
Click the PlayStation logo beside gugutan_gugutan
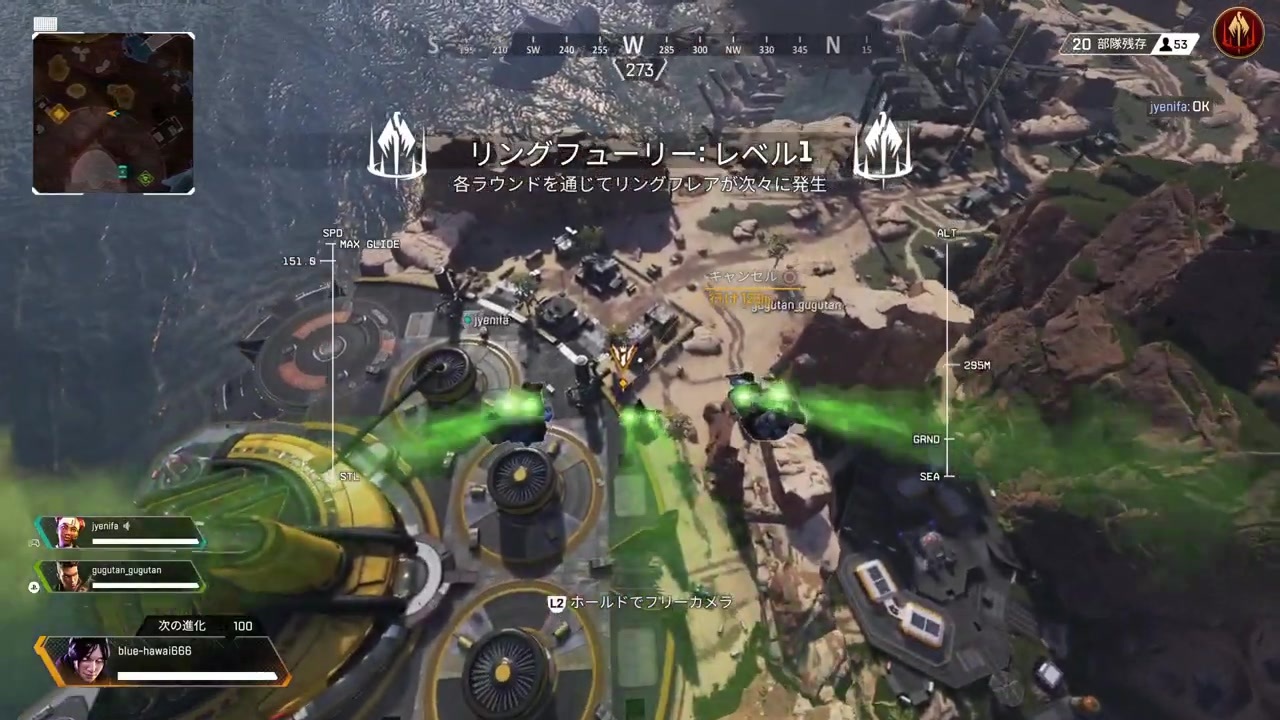tap(33, 587)
